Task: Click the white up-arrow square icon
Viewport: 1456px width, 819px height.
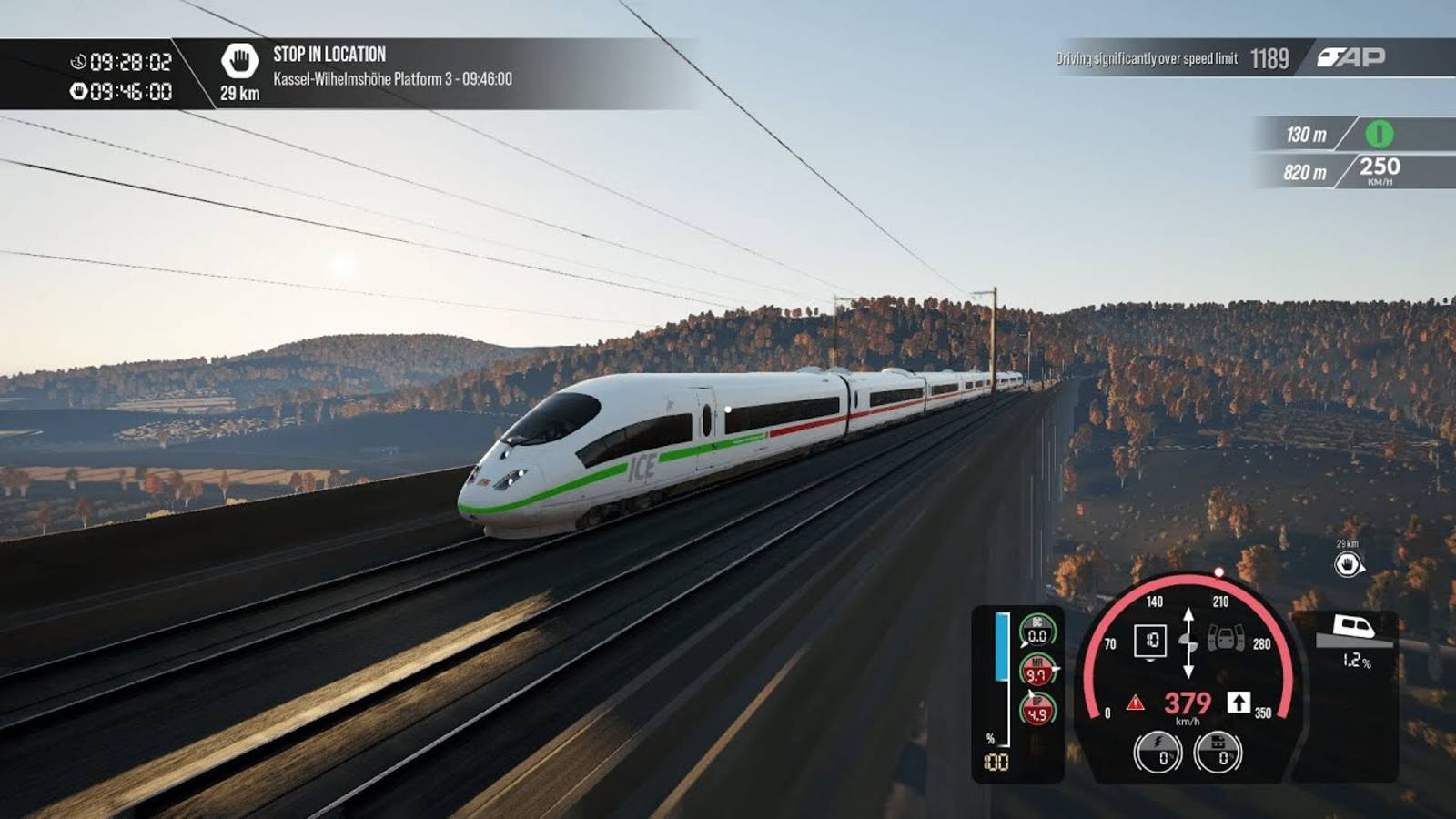Action: [x=1239, y=702]
